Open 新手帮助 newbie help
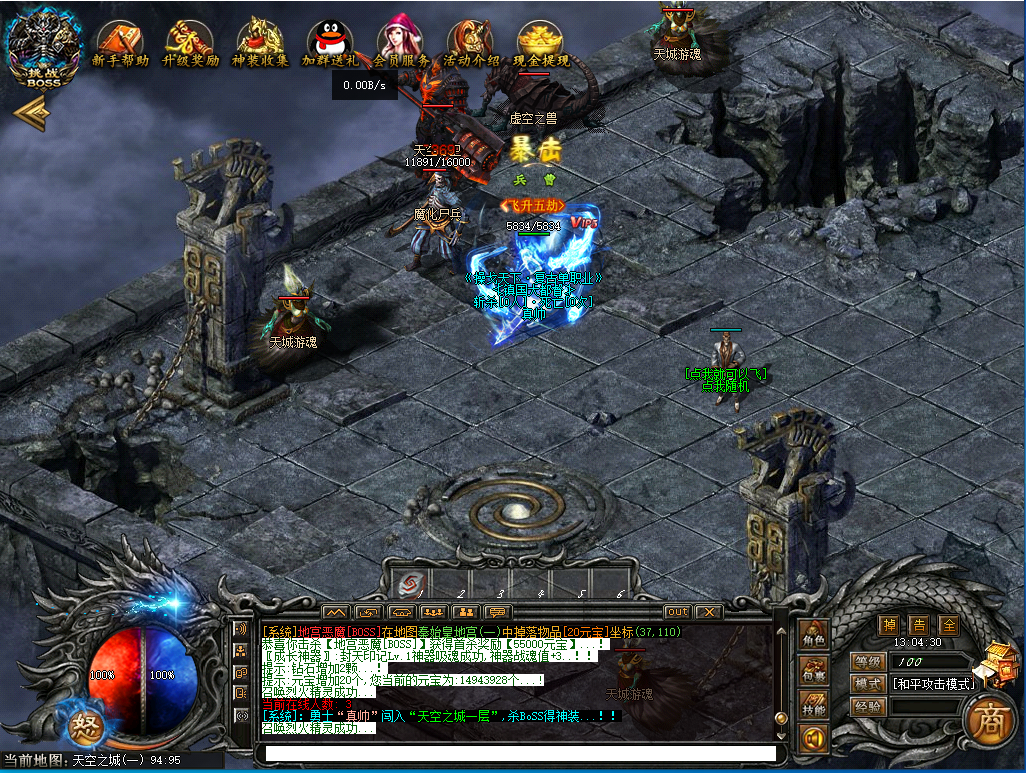1026x773 pixels. pos(120,44)
